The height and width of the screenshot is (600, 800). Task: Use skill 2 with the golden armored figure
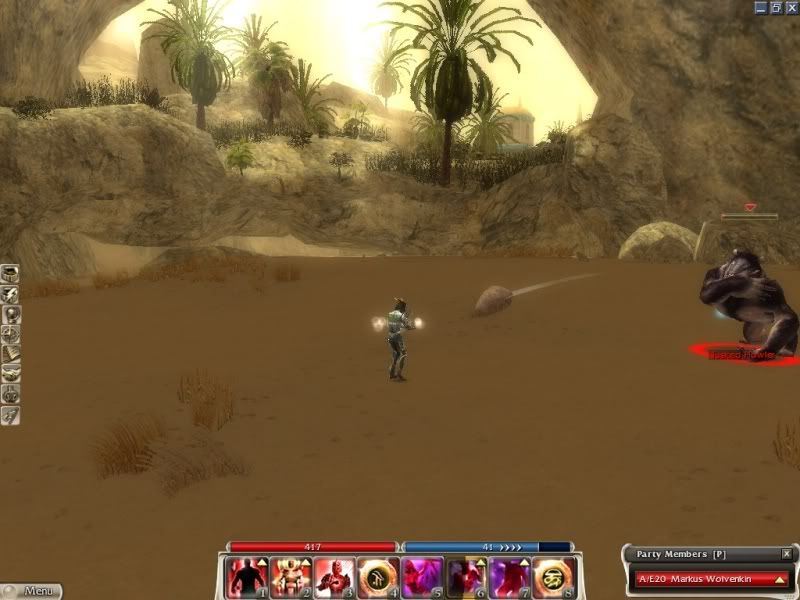pyautogui.click(x=289, y=577)
